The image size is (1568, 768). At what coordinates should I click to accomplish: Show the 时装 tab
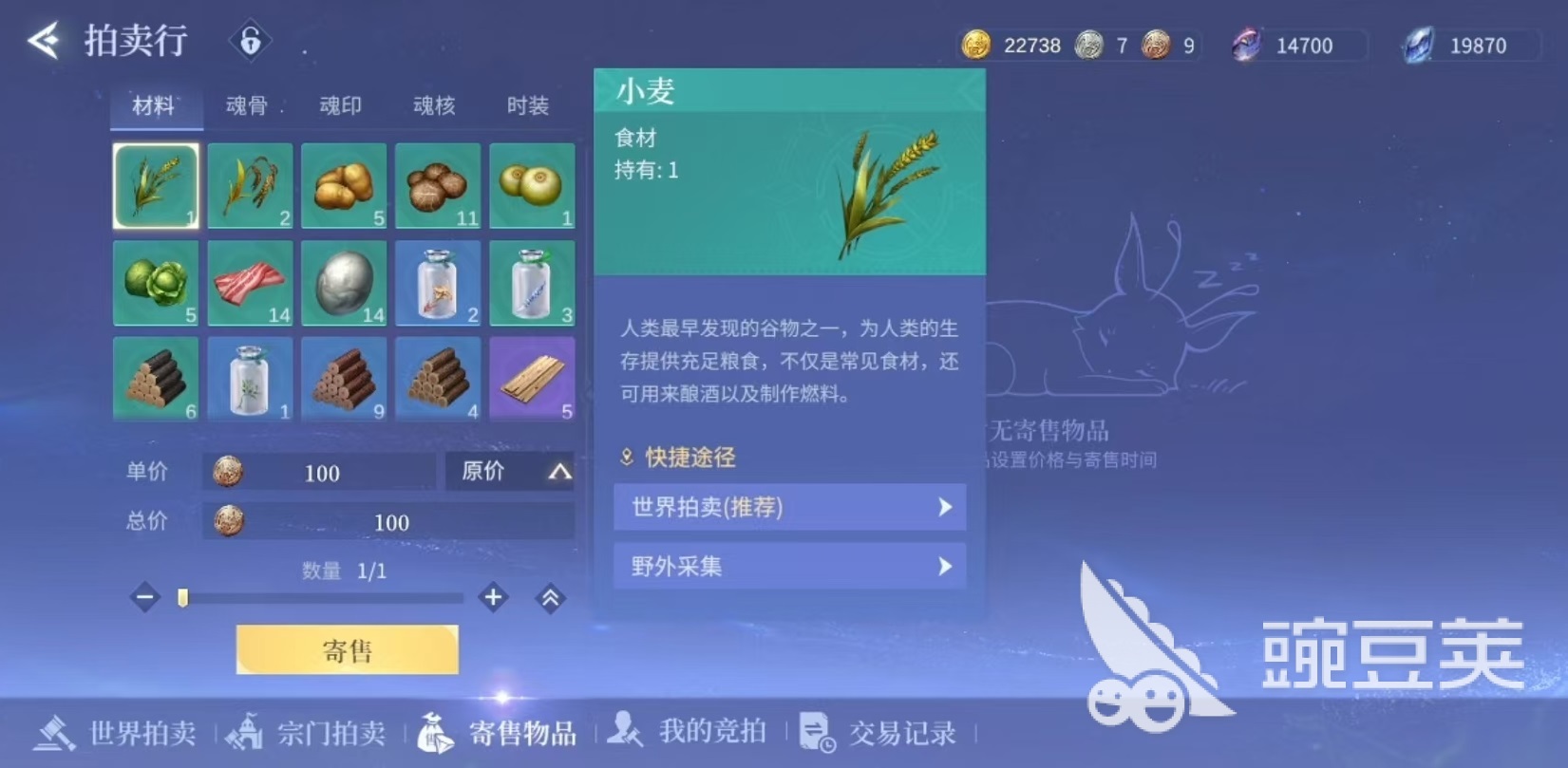point(527,105)
